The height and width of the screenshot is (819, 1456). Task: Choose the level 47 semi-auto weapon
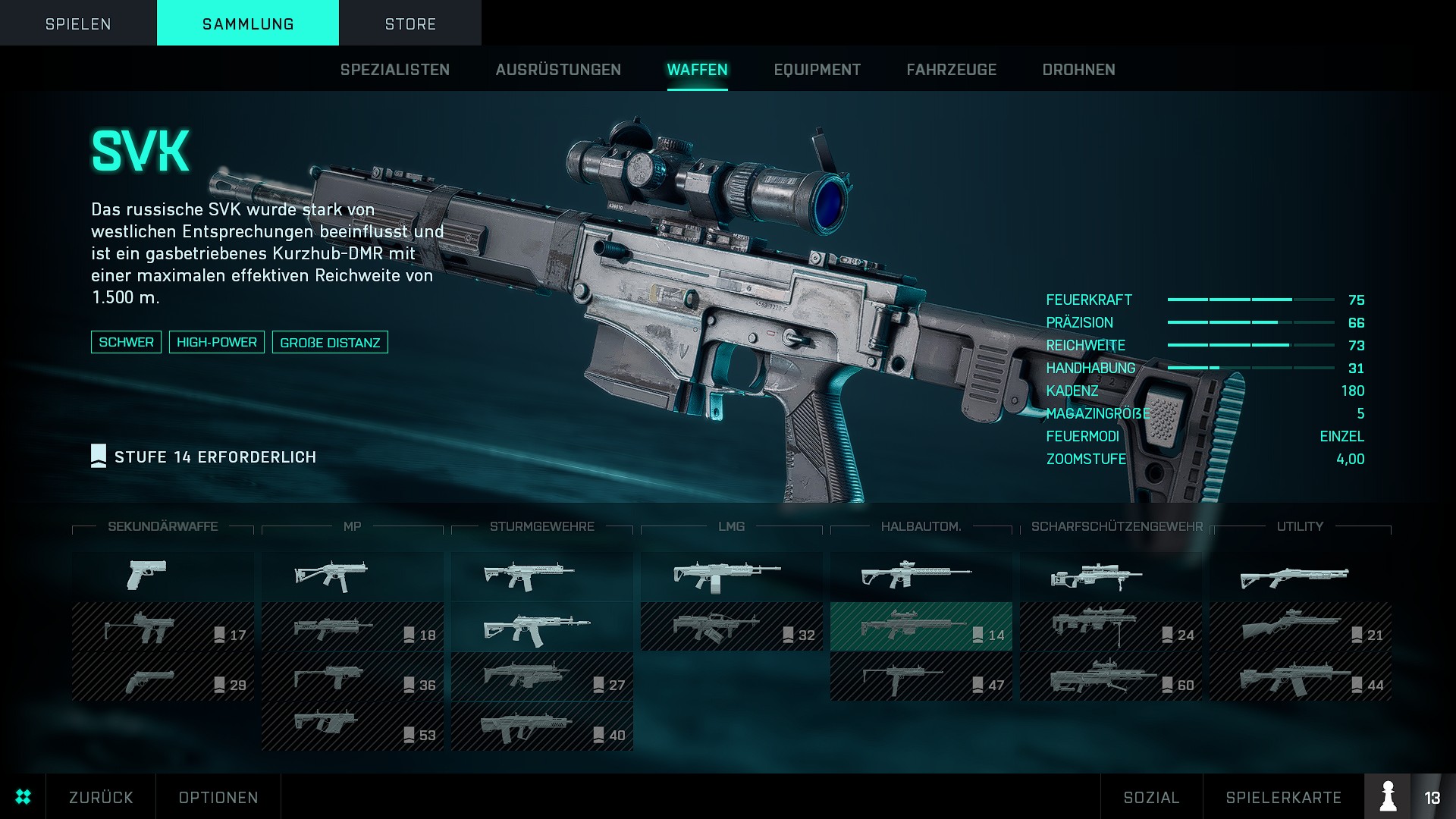click(x=921, y=676)
